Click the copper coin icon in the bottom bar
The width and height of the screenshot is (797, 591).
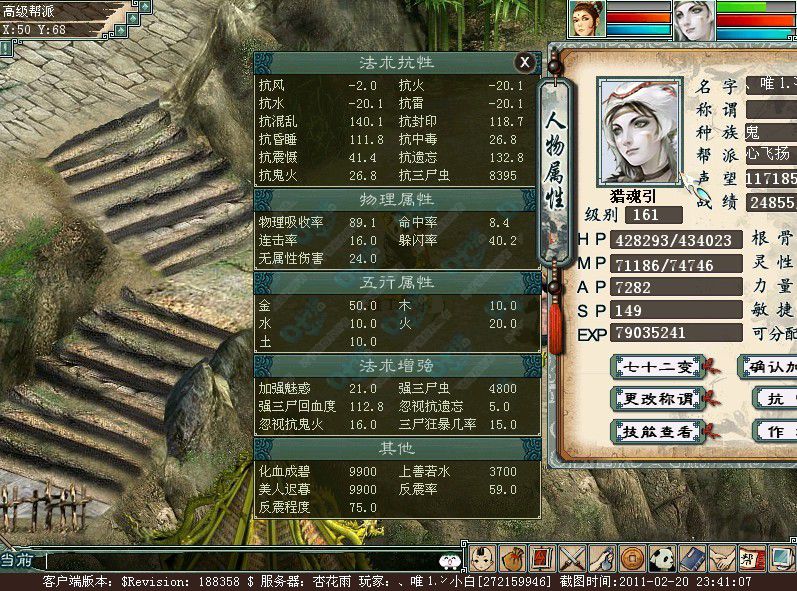click(632, 558)
